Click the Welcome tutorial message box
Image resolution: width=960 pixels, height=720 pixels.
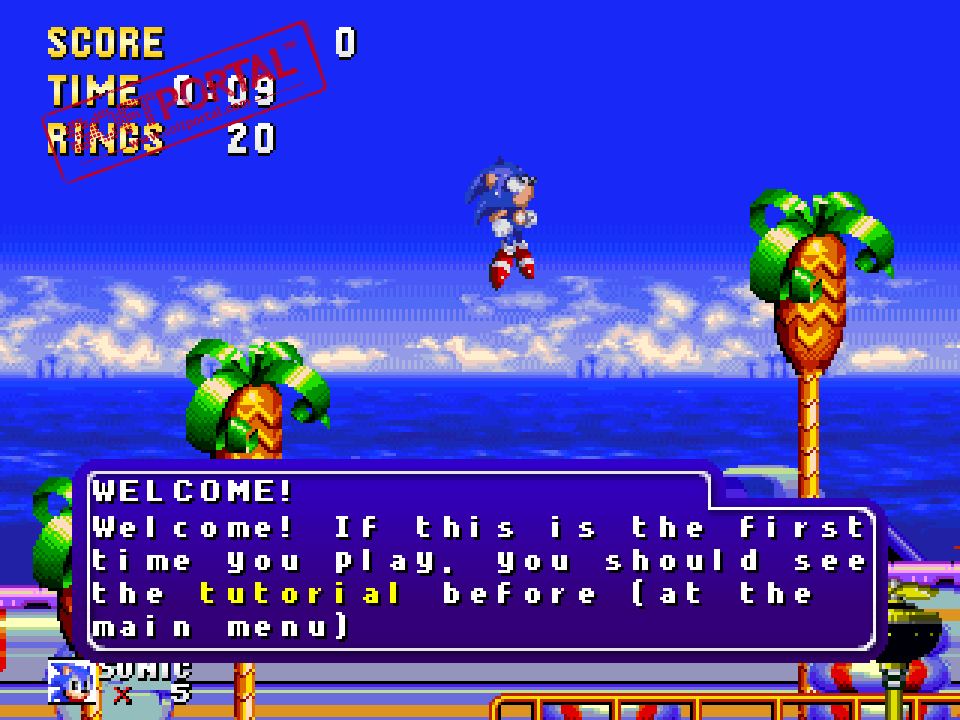[x=480, y=560]
